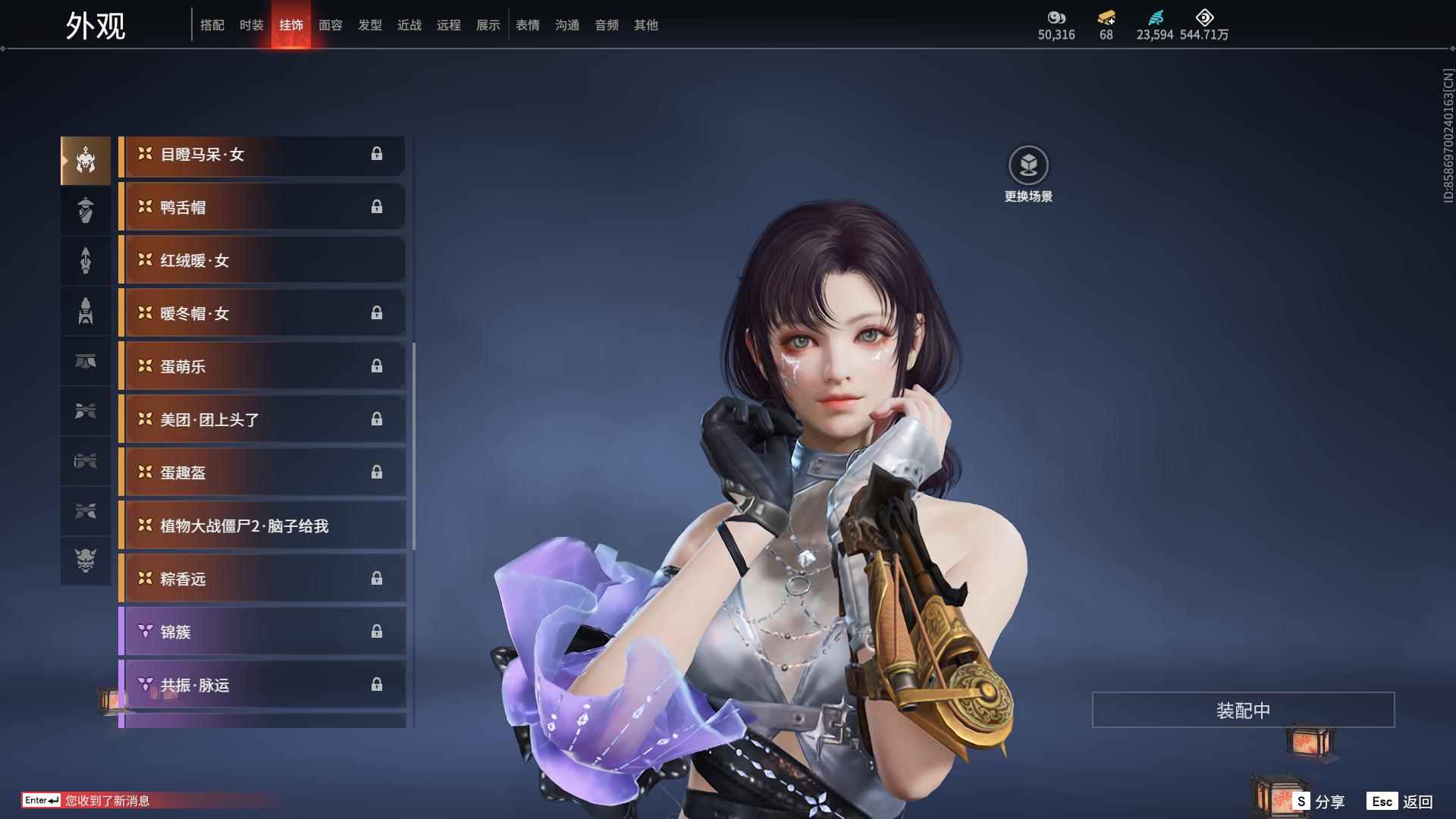Select the 鸭舌帽 list entry

click(262, 207)
